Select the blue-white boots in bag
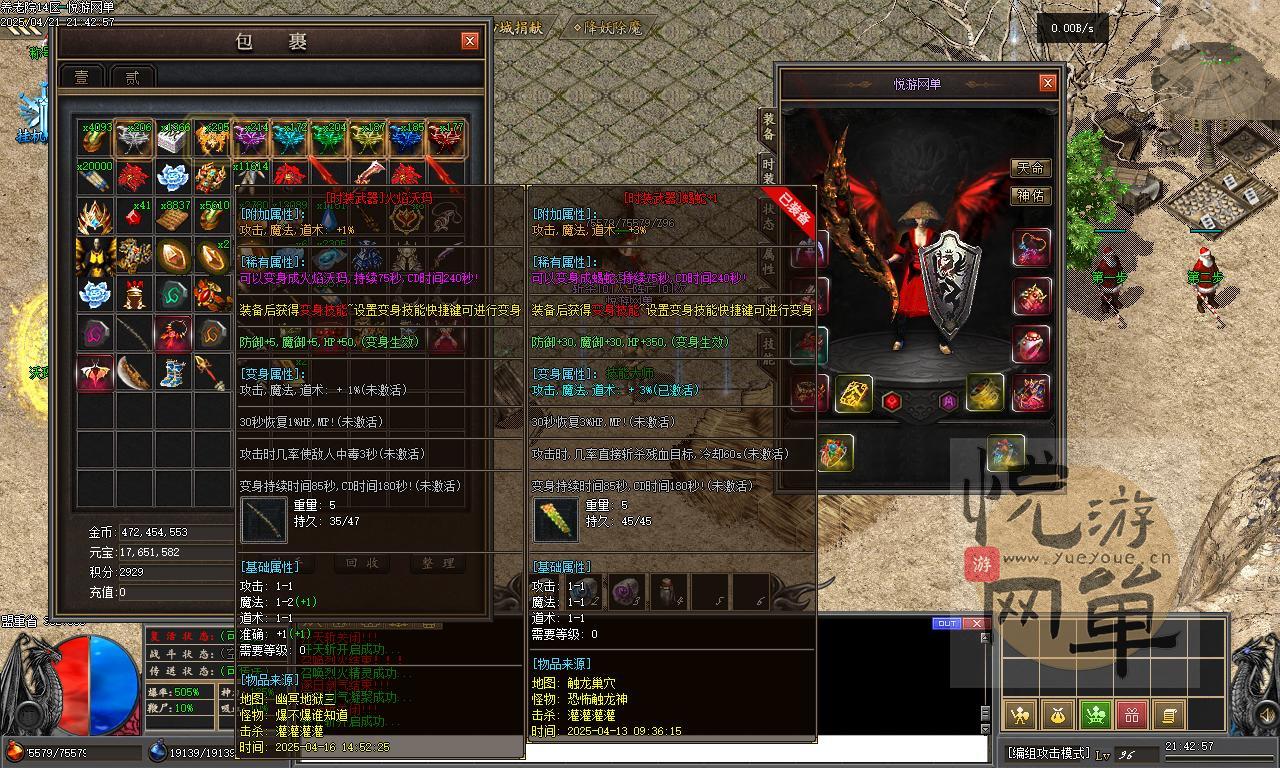The height and width of the screenshot is (768, 1280). tap(172, 372)
